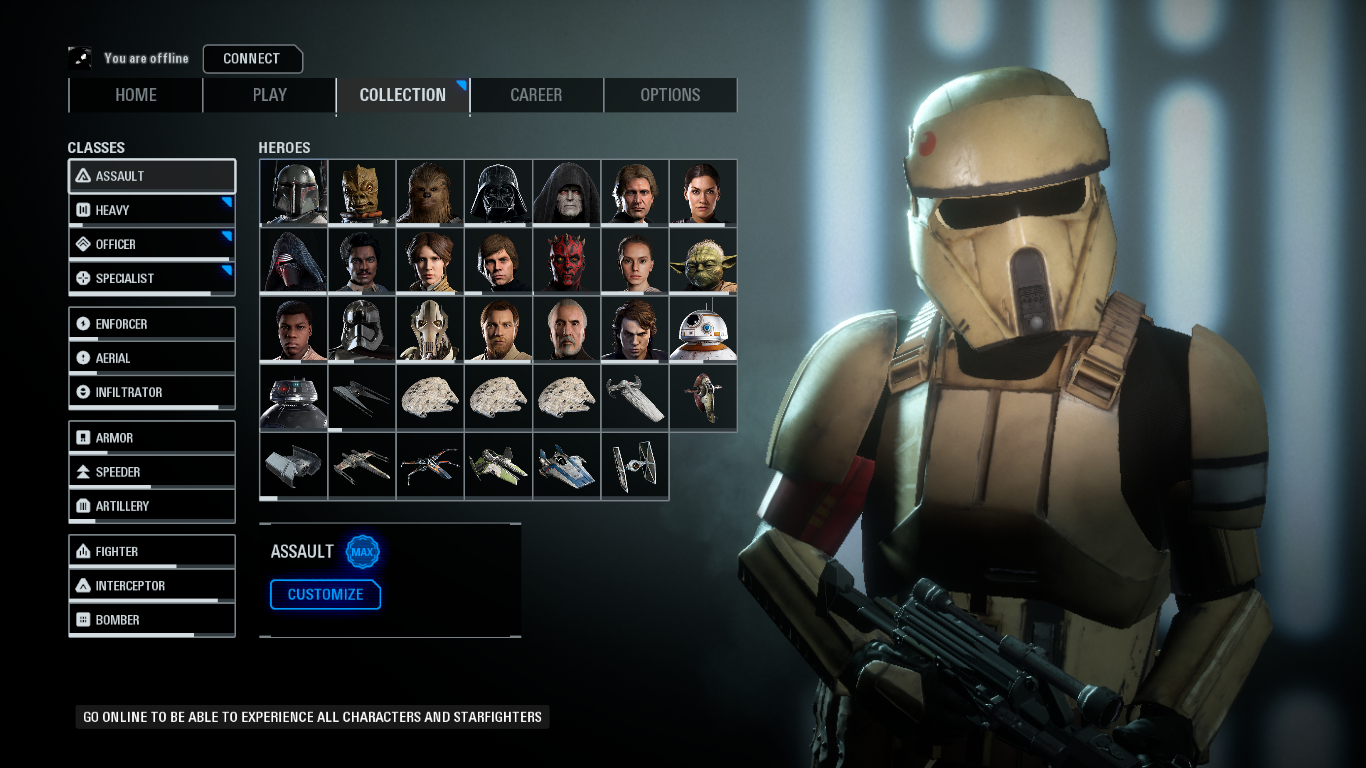
Task: Choose the OFFICER class
Action: coord(152,244)
